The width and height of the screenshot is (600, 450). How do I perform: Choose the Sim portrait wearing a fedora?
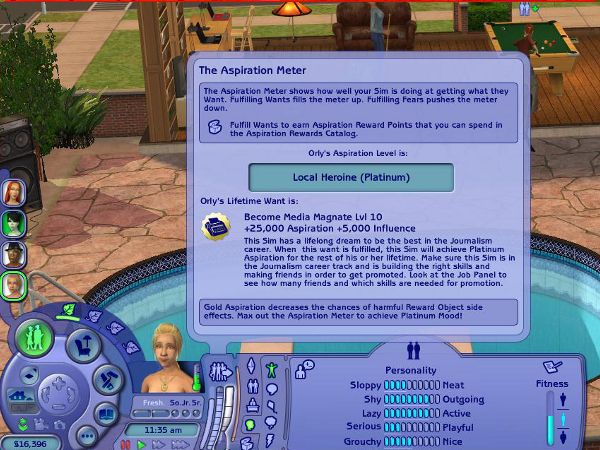(x=13, y=253)
